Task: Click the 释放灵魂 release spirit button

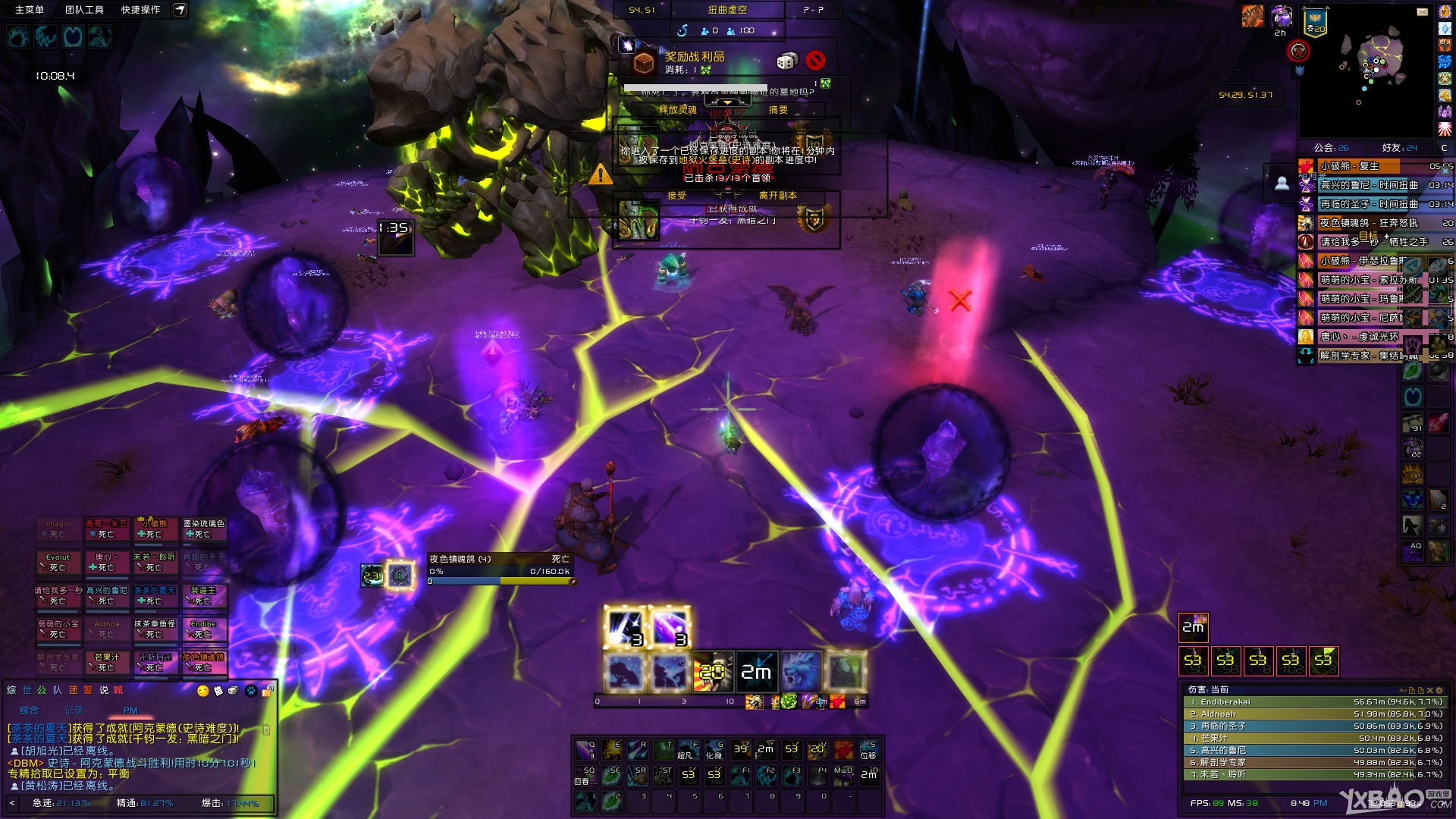Action: click(677, 110)
